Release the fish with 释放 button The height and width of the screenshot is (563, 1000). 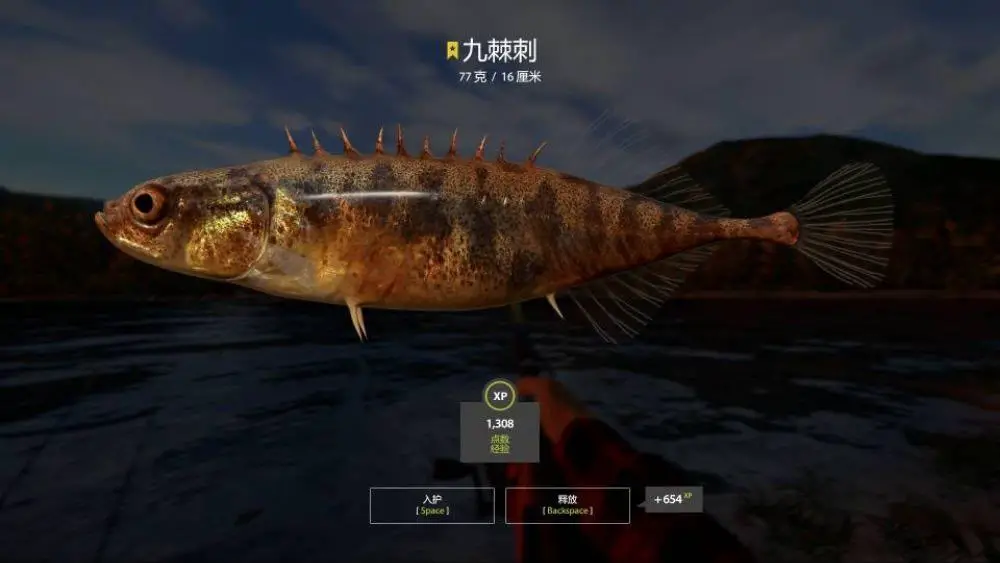(x=567, y=505)
